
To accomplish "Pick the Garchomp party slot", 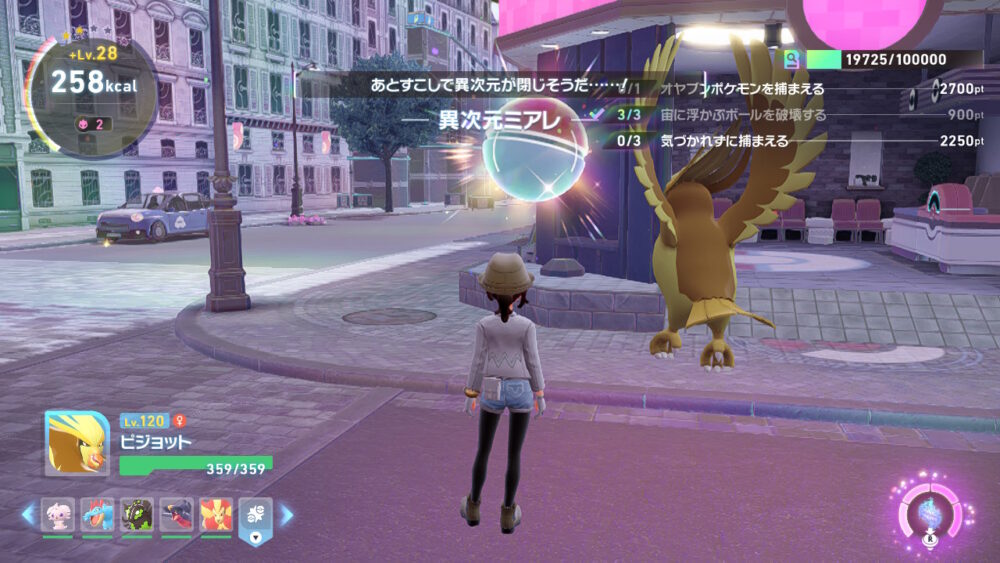I will (176, 514).
